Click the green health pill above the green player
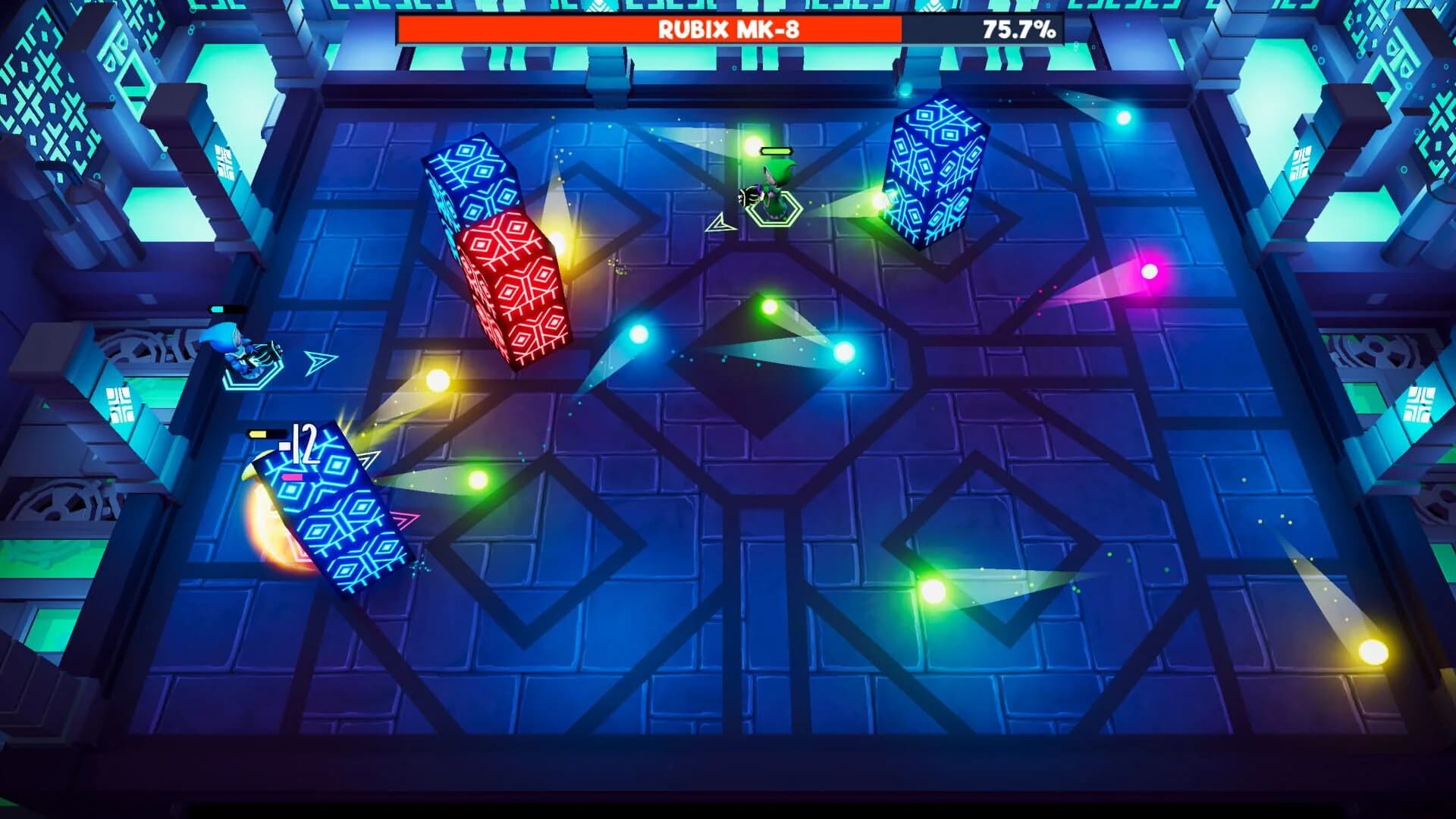This screenshot has width=1456, height=819. click(x=776, y=151)
